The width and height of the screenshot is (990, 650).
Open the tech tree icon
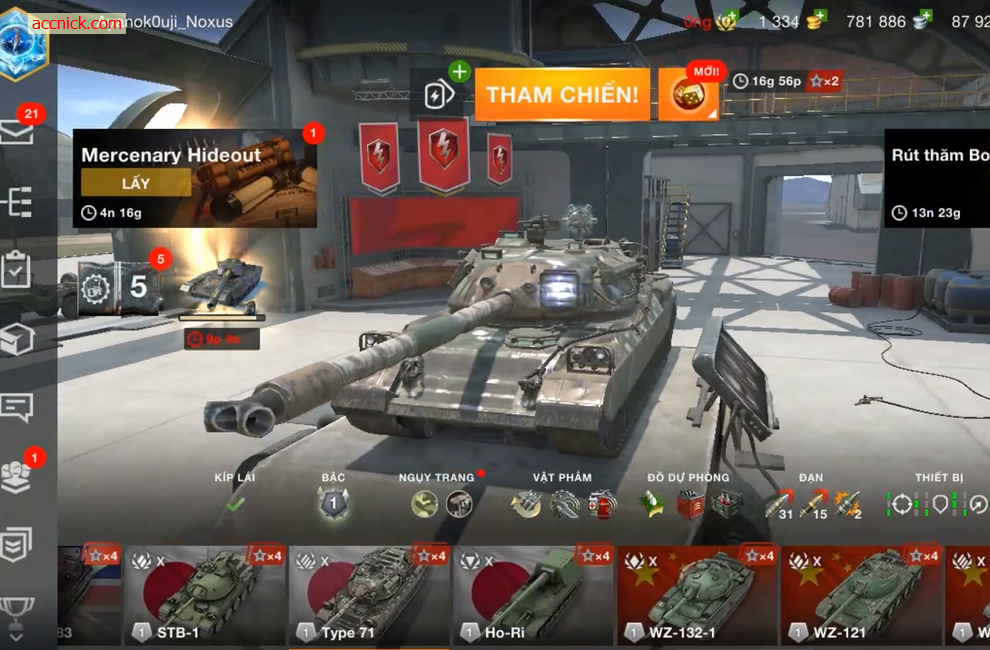tap(18, 202)
